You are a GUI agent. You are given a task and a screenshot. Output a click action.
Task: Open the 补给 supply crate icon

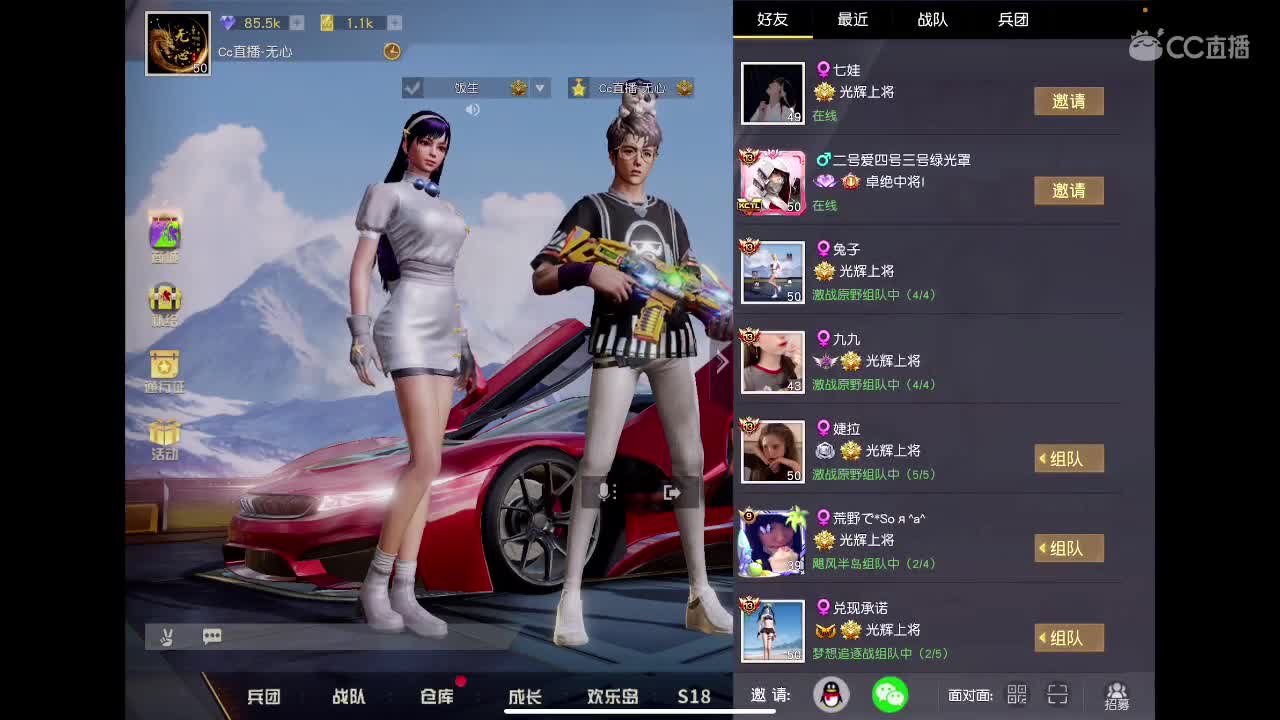click(164, 296)
